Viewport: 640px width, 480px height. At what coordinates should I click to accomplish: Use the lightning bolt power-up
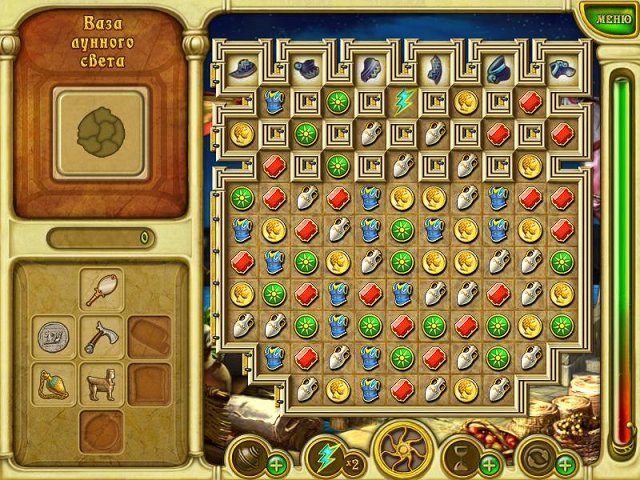coord(324,455)
